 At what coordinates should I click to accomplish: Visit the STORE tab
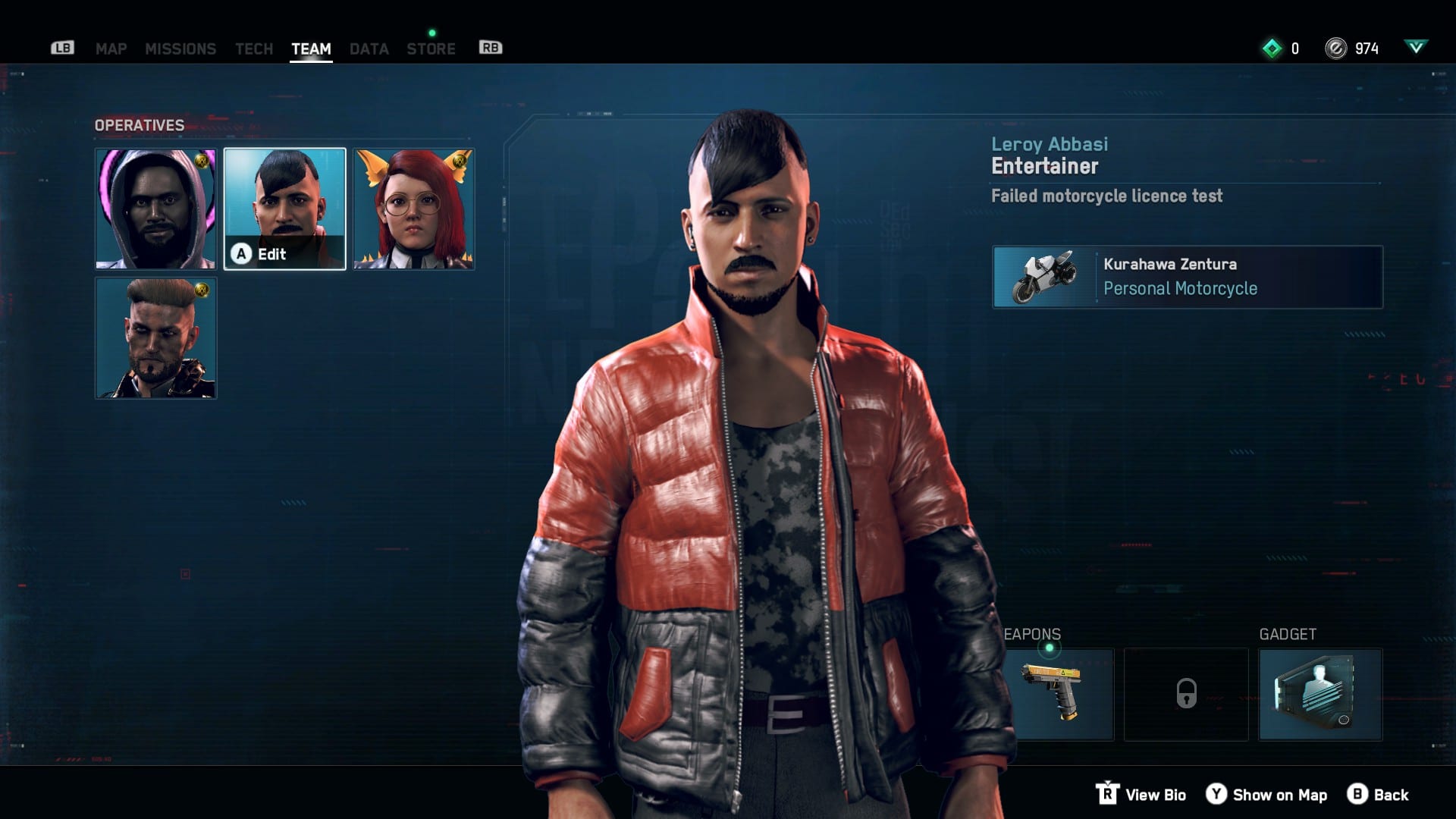[431, 49]
